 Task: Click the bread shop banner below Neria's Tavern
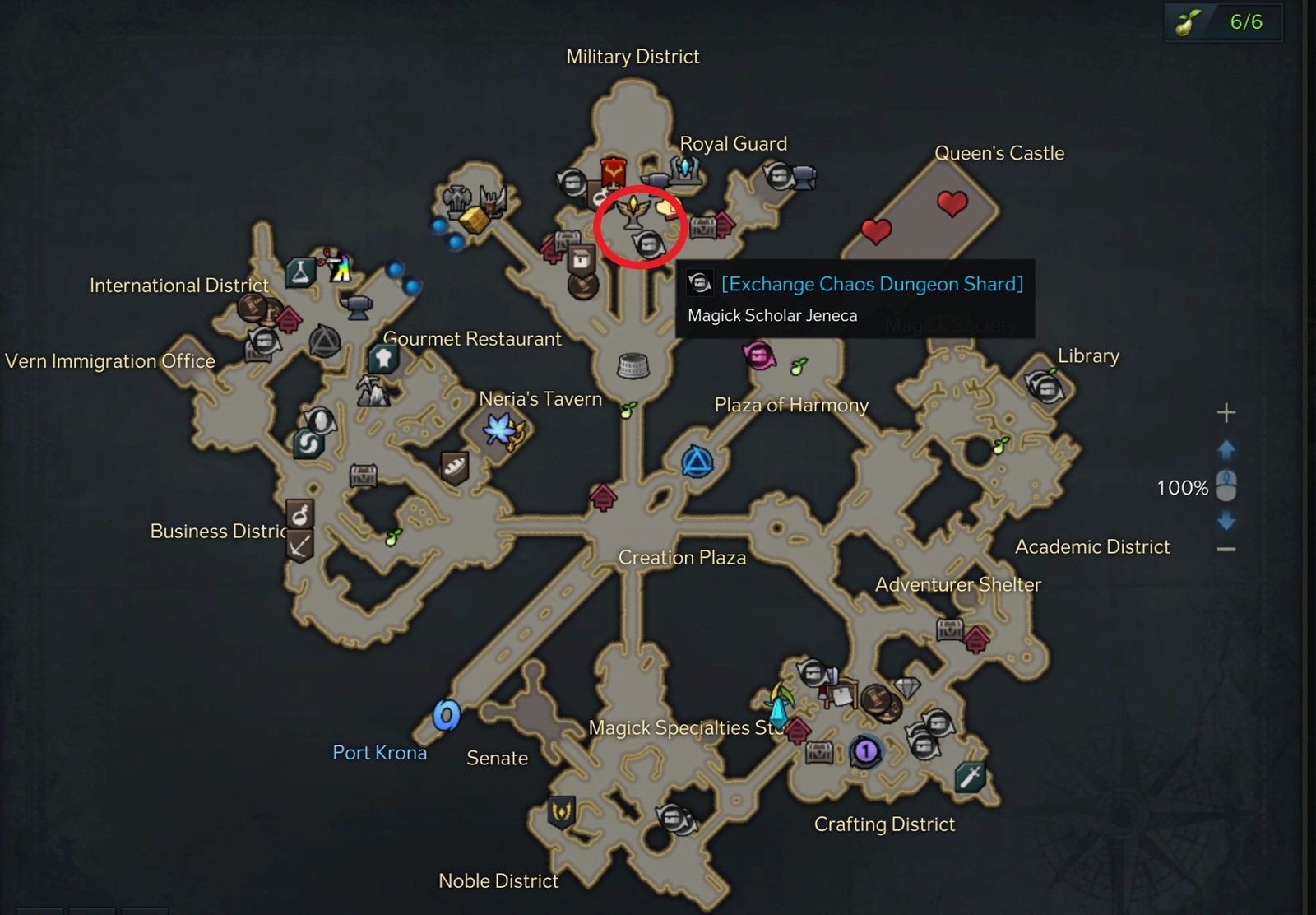point(453,467)
